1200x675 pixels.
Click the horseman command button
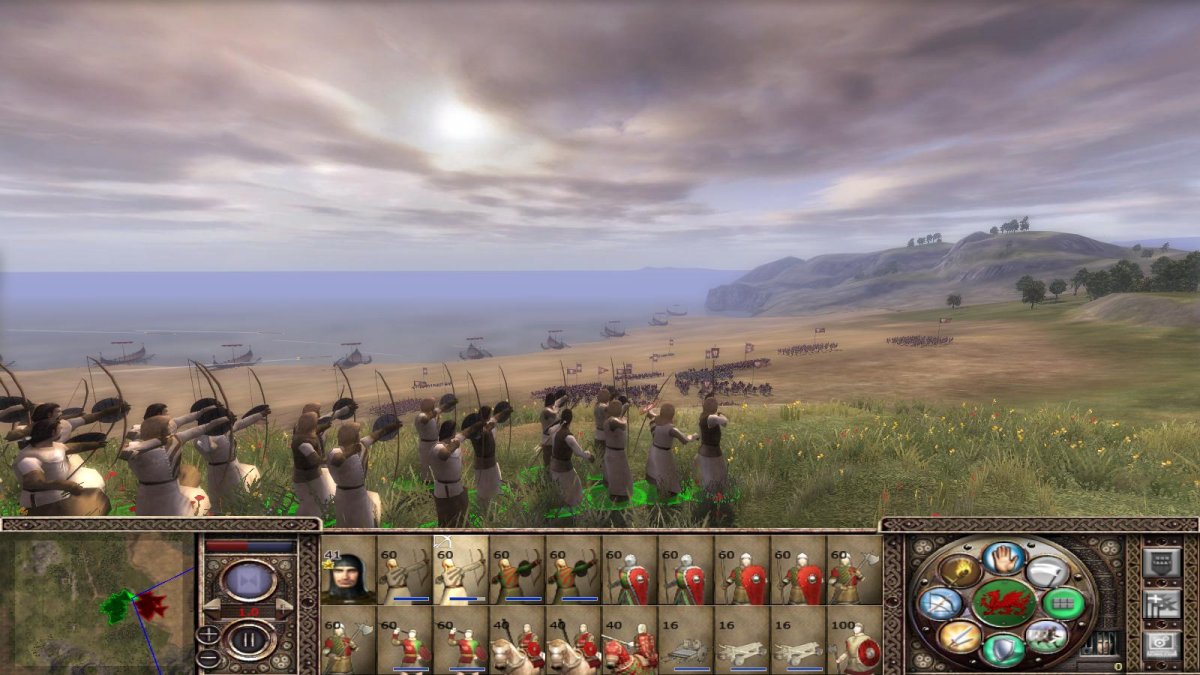[x=1046, y=634]
